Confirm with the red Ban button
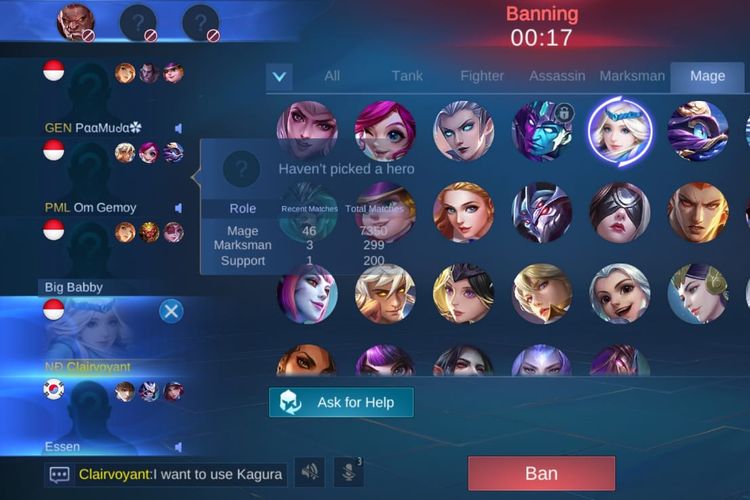The height and width of the screenshot is (500, 750). coord(541,473)
